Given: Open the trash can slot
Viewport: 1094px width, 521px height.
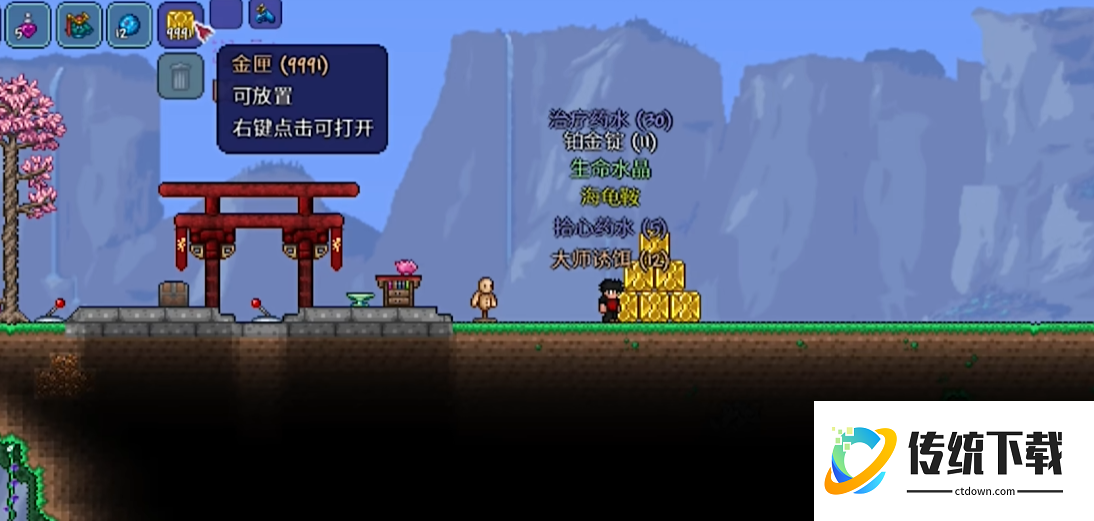Looking at the screenshot, I should 181,76.
